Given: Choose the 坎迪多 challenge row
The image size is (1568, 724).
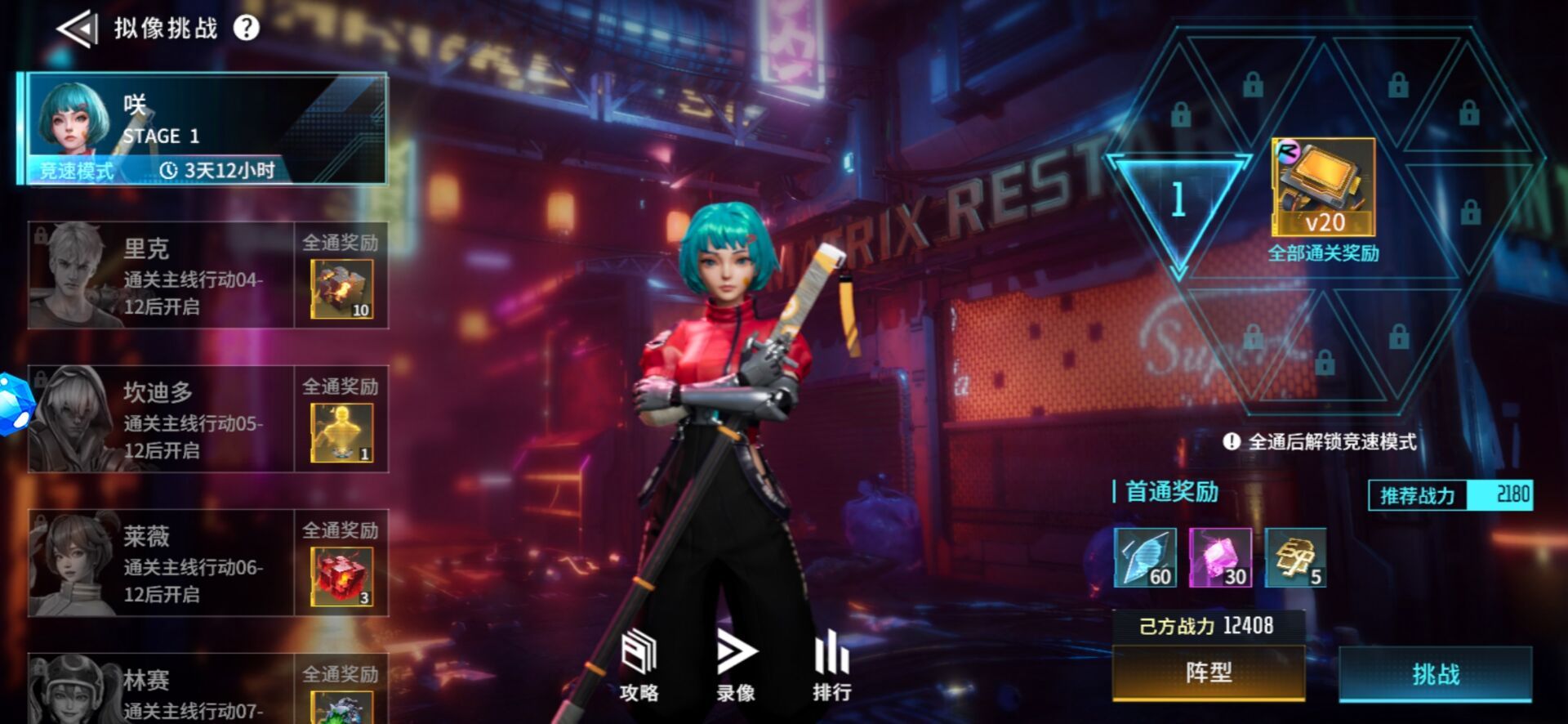Looking at the screenshot, I should 161,419.
